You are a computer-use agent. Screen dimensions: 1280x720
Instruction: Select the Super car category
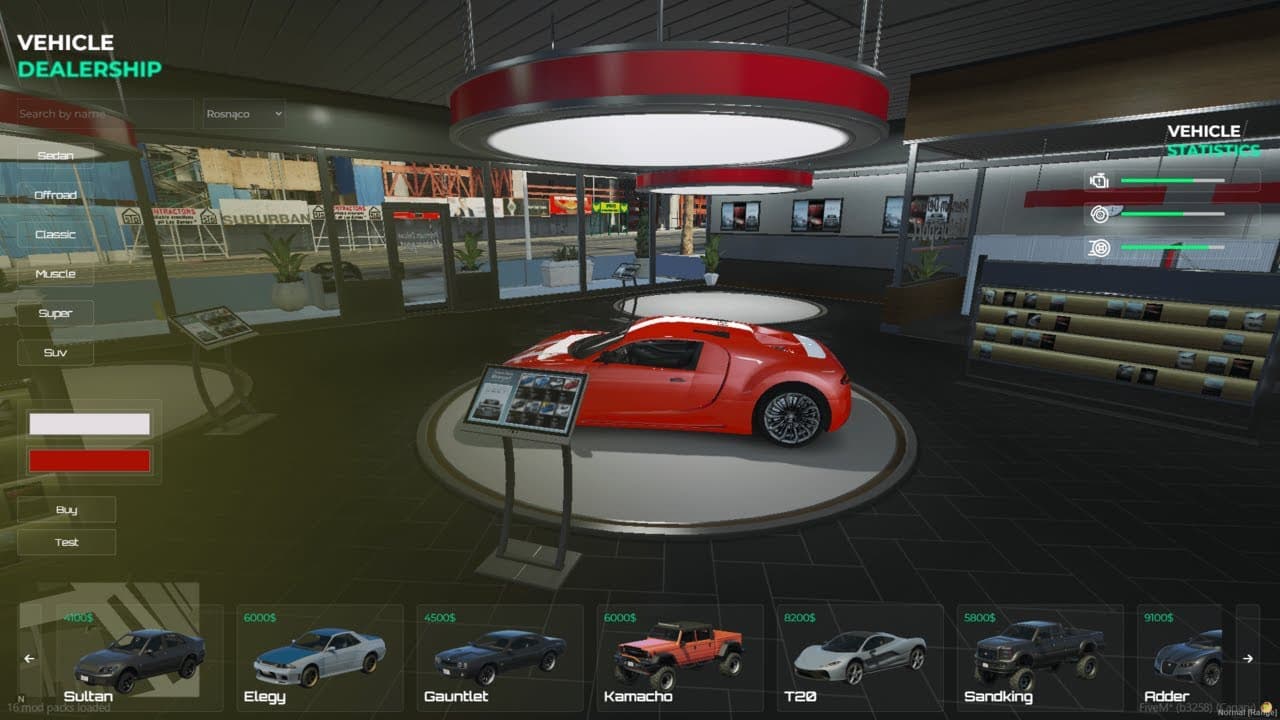pyautogui.click(x=58, y=313)
